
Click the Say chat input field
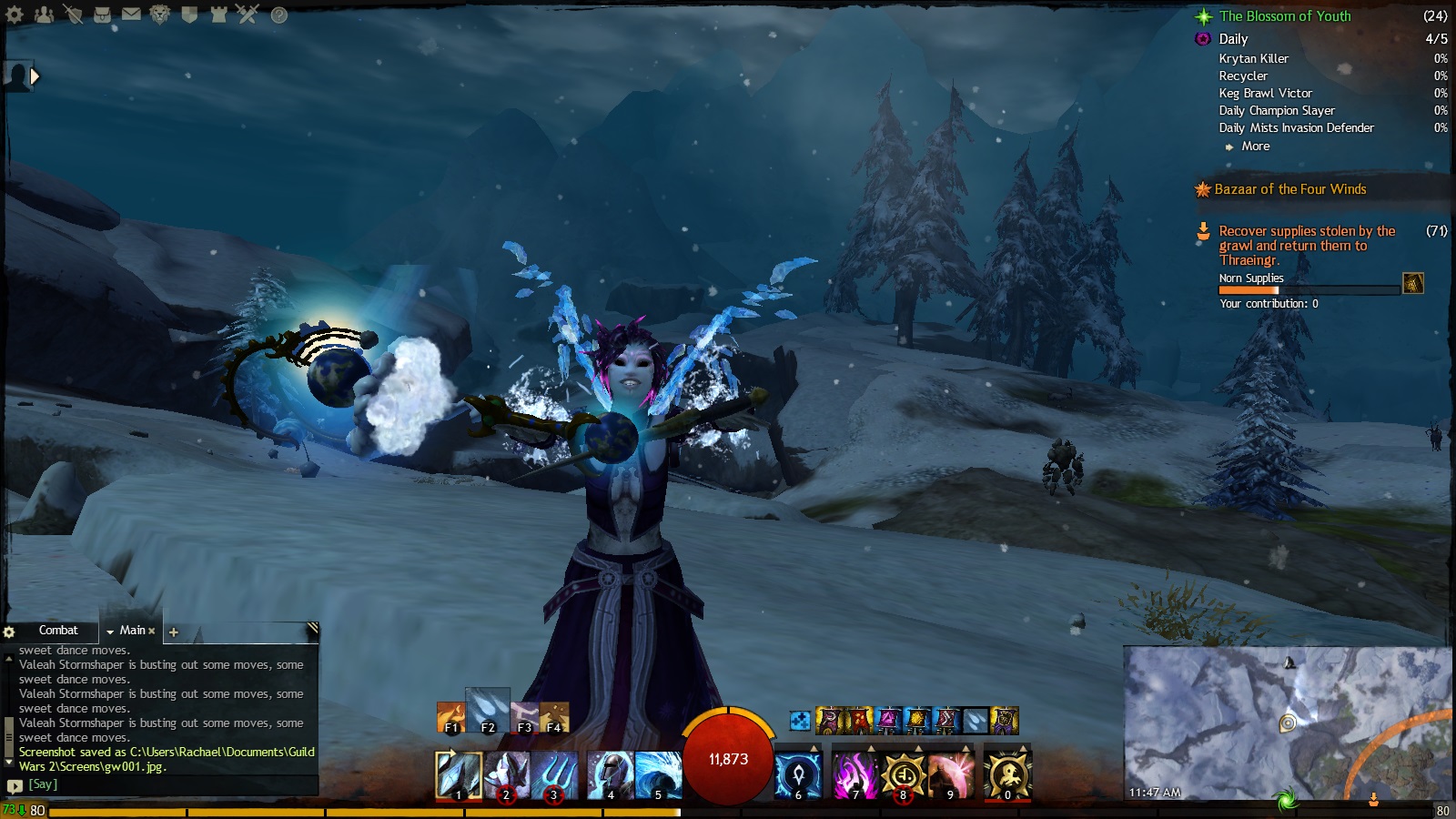pos(164,784)
